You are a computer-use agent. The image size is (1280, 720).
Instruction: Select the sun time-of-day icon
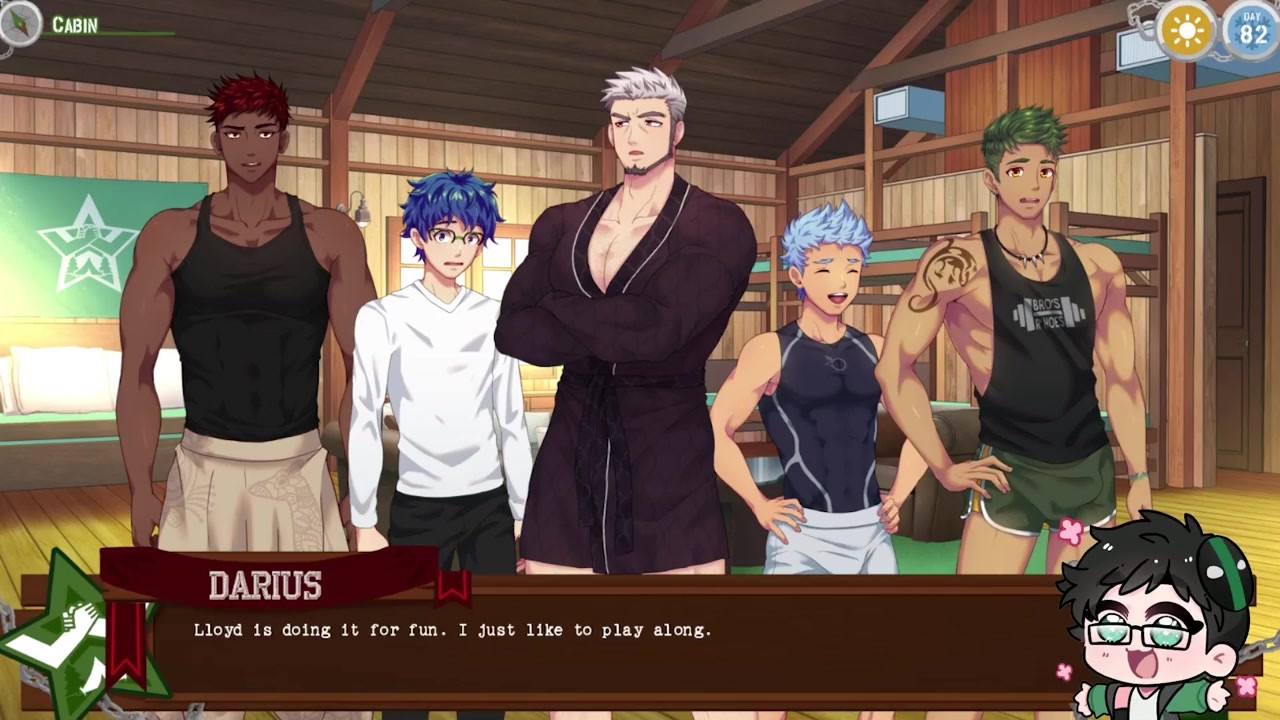(x=1187, y=32)
